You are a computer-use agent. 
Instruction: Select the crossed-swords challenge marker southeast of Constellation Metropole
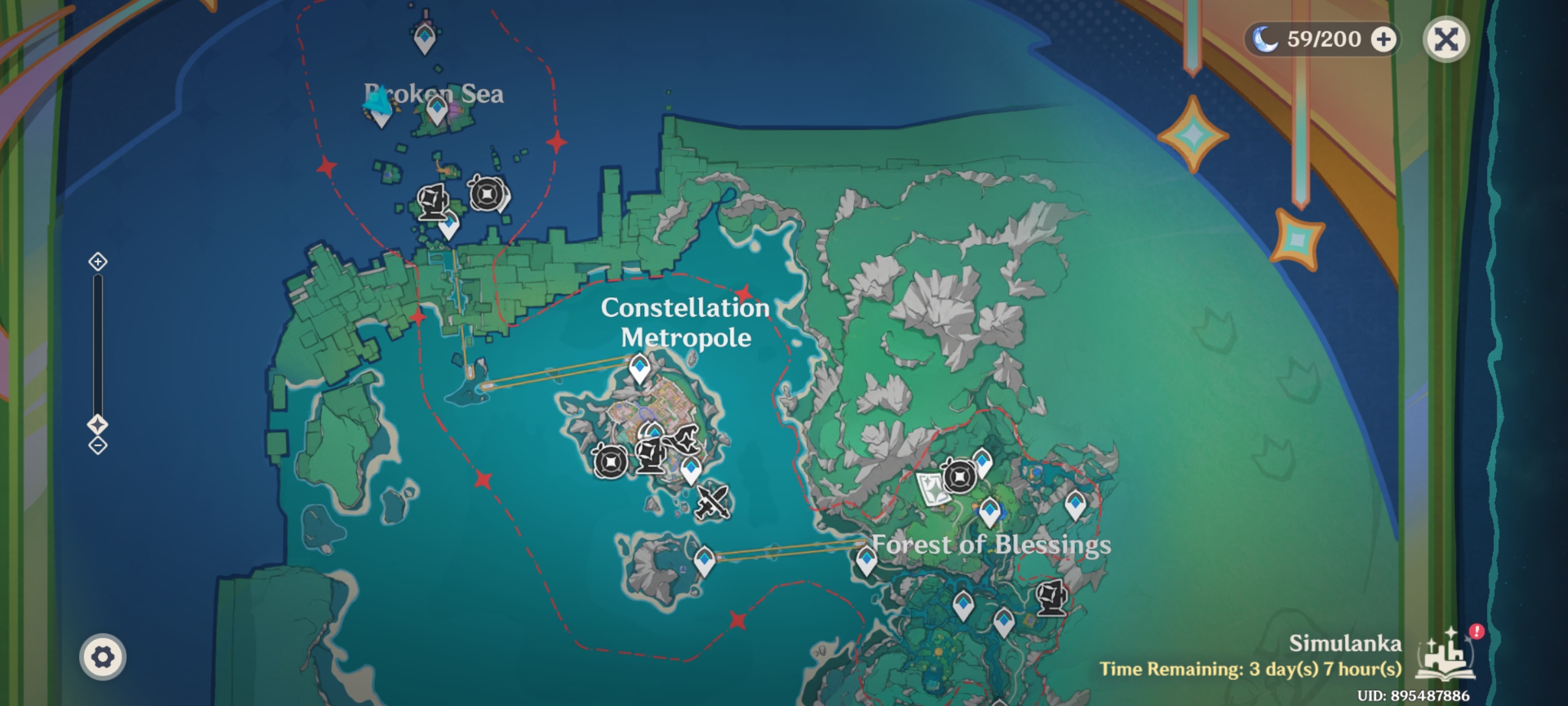pyautogui.click(x=712, y=502)
